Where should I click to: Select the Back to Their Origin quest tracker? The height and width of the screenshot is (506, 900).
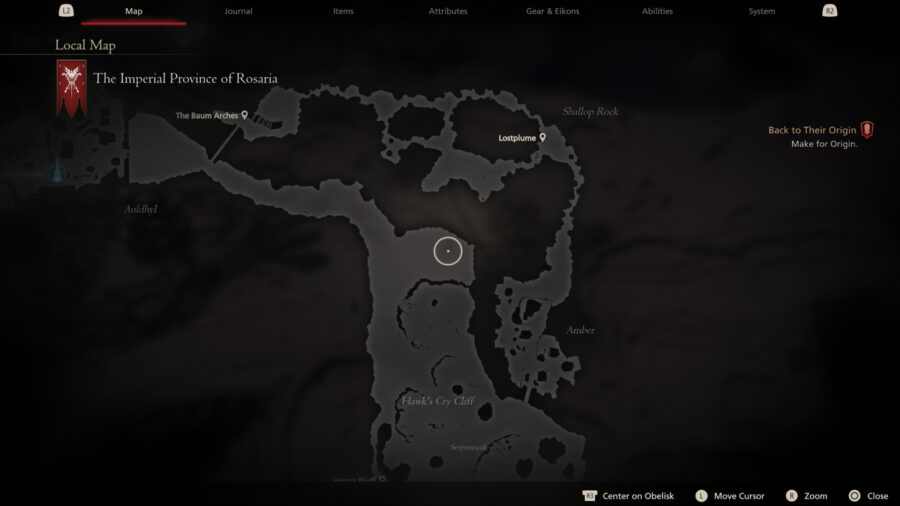click(866, 130)
